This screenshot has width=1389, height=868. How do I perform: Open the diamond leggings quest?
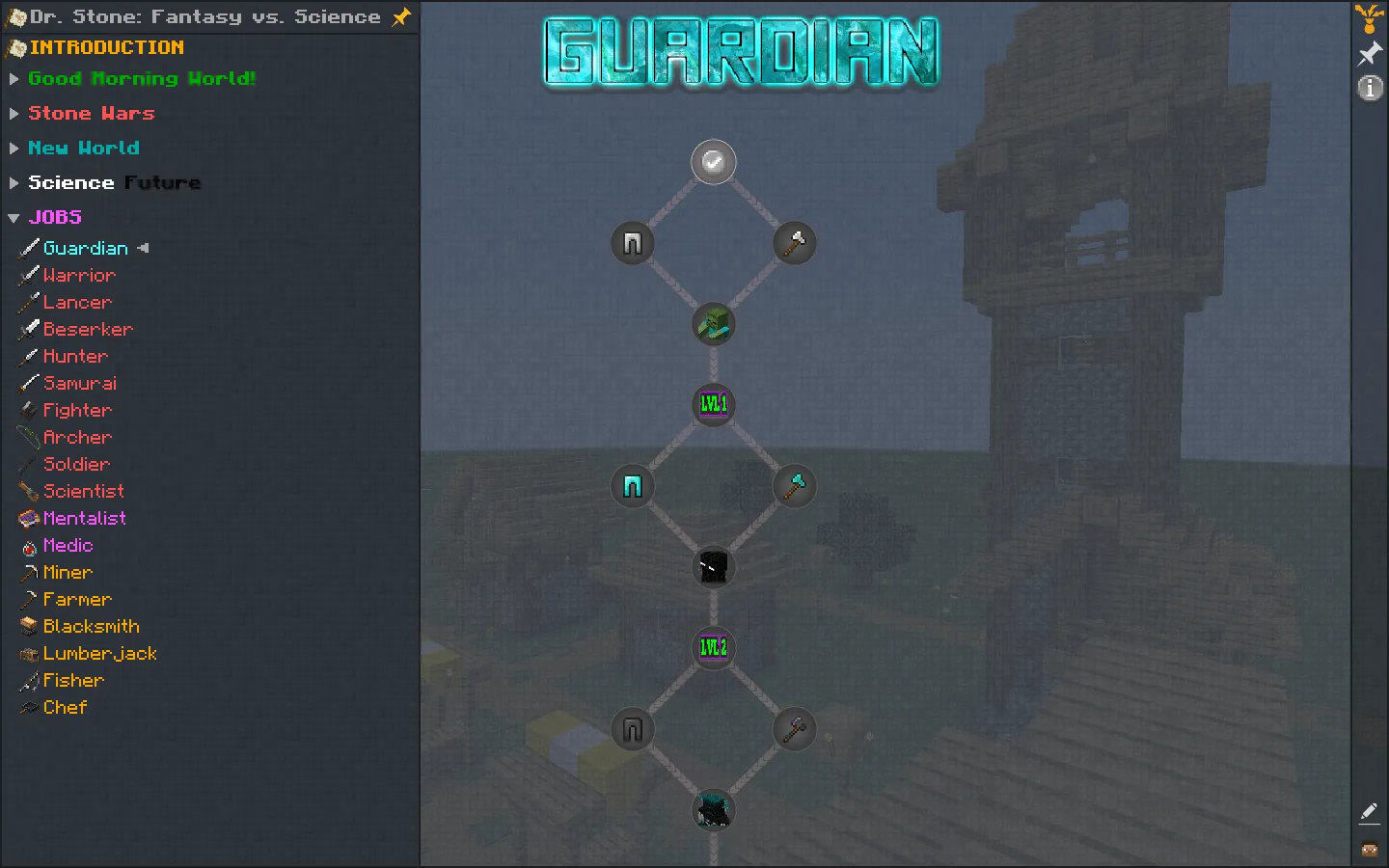point(632,486)
